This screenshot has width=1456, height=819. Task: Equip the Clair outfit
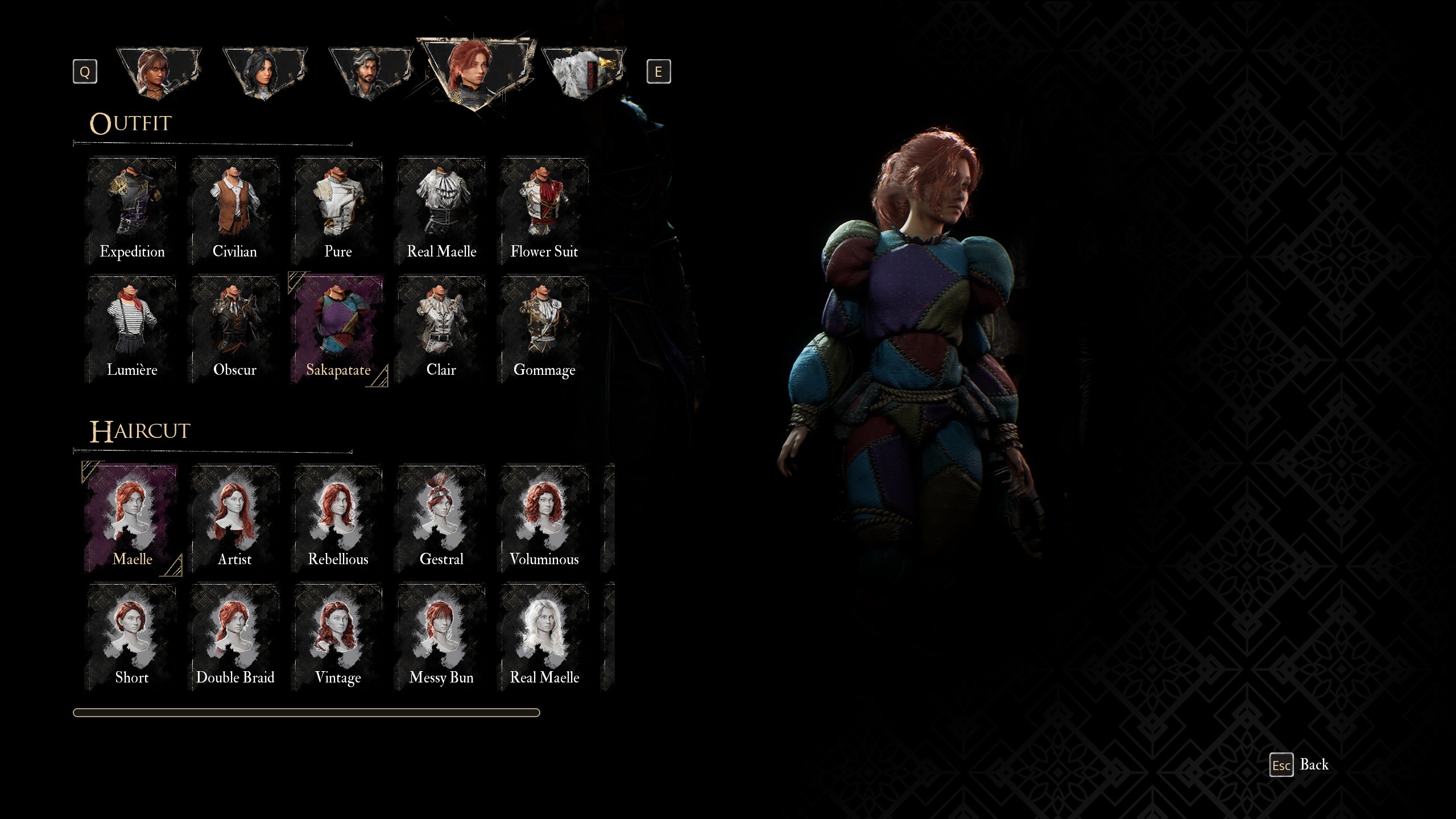coord(441,330)
